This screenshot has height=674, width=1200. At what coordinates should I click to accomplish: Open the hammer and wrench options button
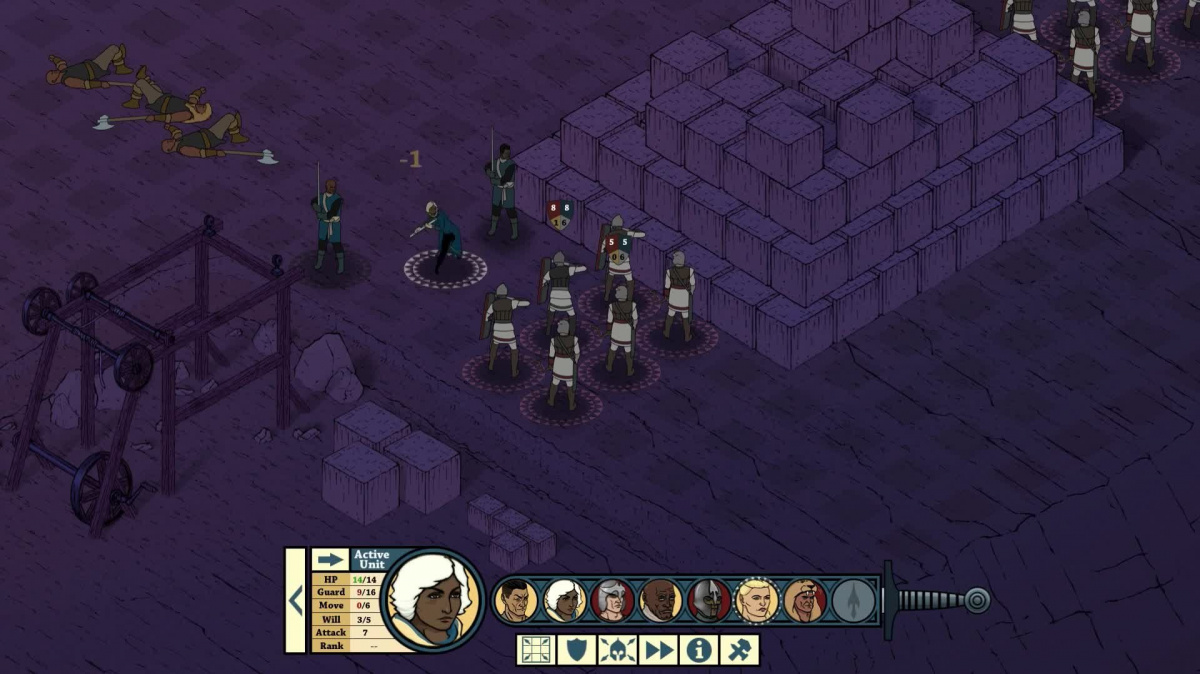[x=739, y=650]
